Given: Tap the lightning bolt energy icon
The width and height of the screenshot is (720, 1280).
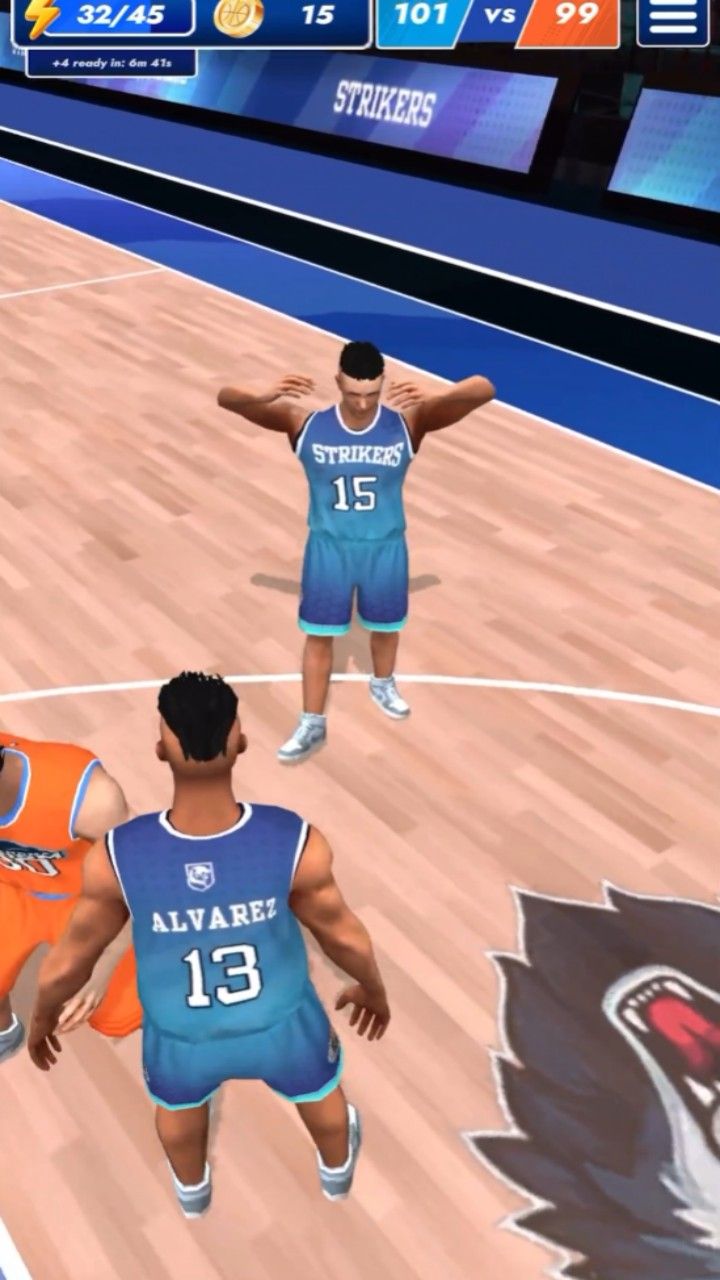Looking at the screenshot, I should click(42, 17).
